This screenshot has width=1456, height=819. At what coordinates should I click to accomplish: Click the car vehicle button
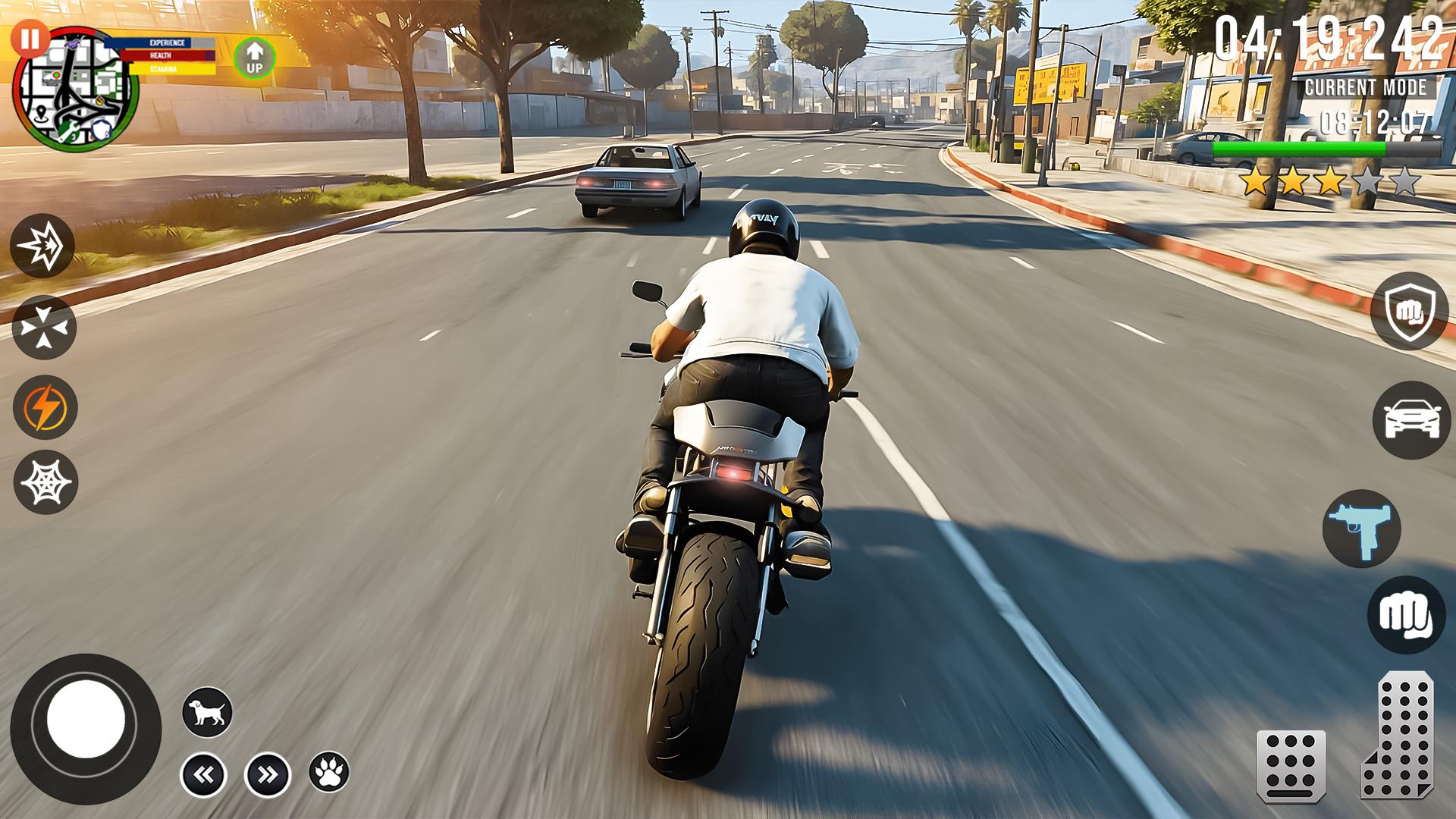[x=1411, y=420]
